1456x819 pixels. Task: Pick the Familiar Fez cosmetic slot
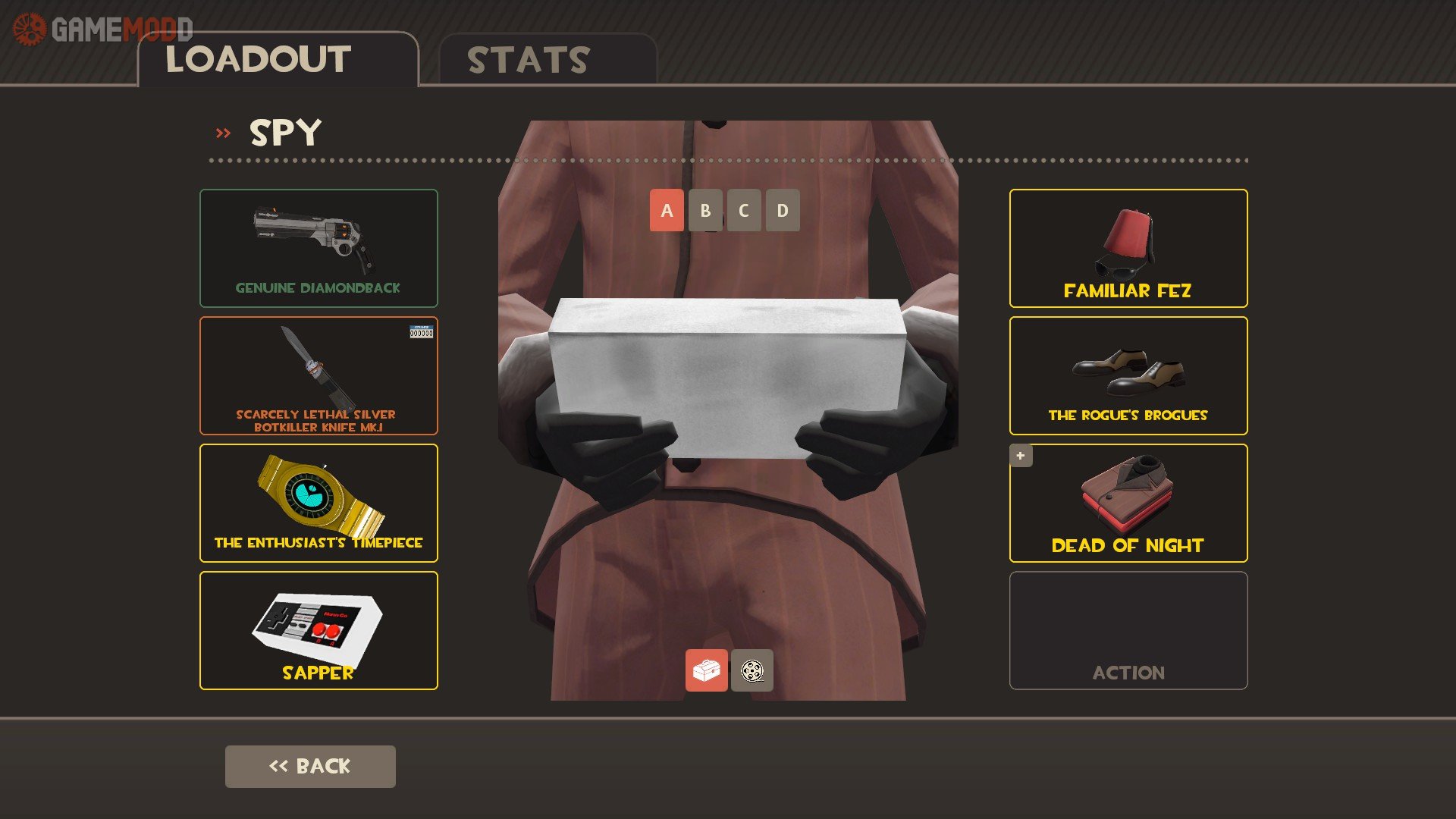pyautogui.click(x=1128, y=248)
